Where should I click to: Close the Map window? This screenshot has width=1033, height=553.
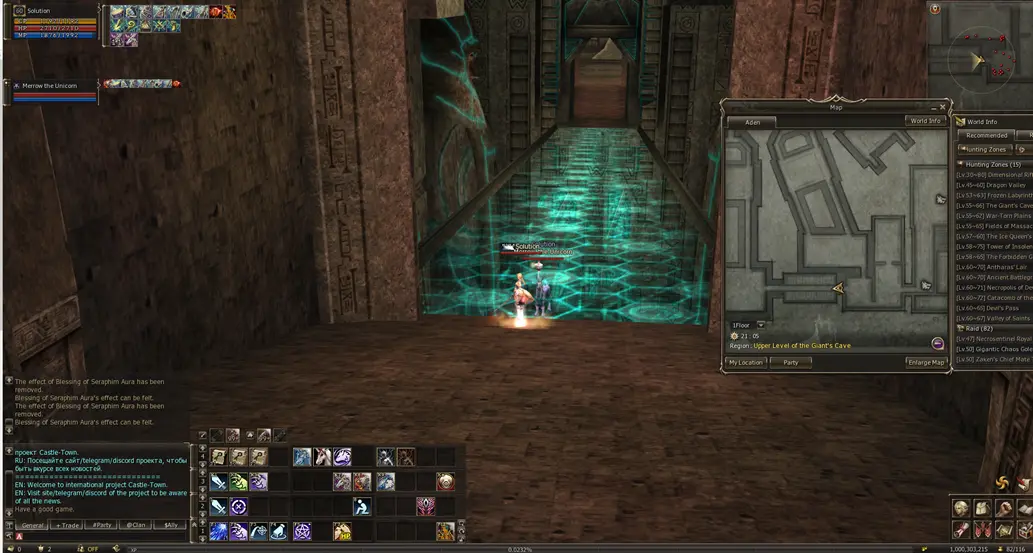941,107
